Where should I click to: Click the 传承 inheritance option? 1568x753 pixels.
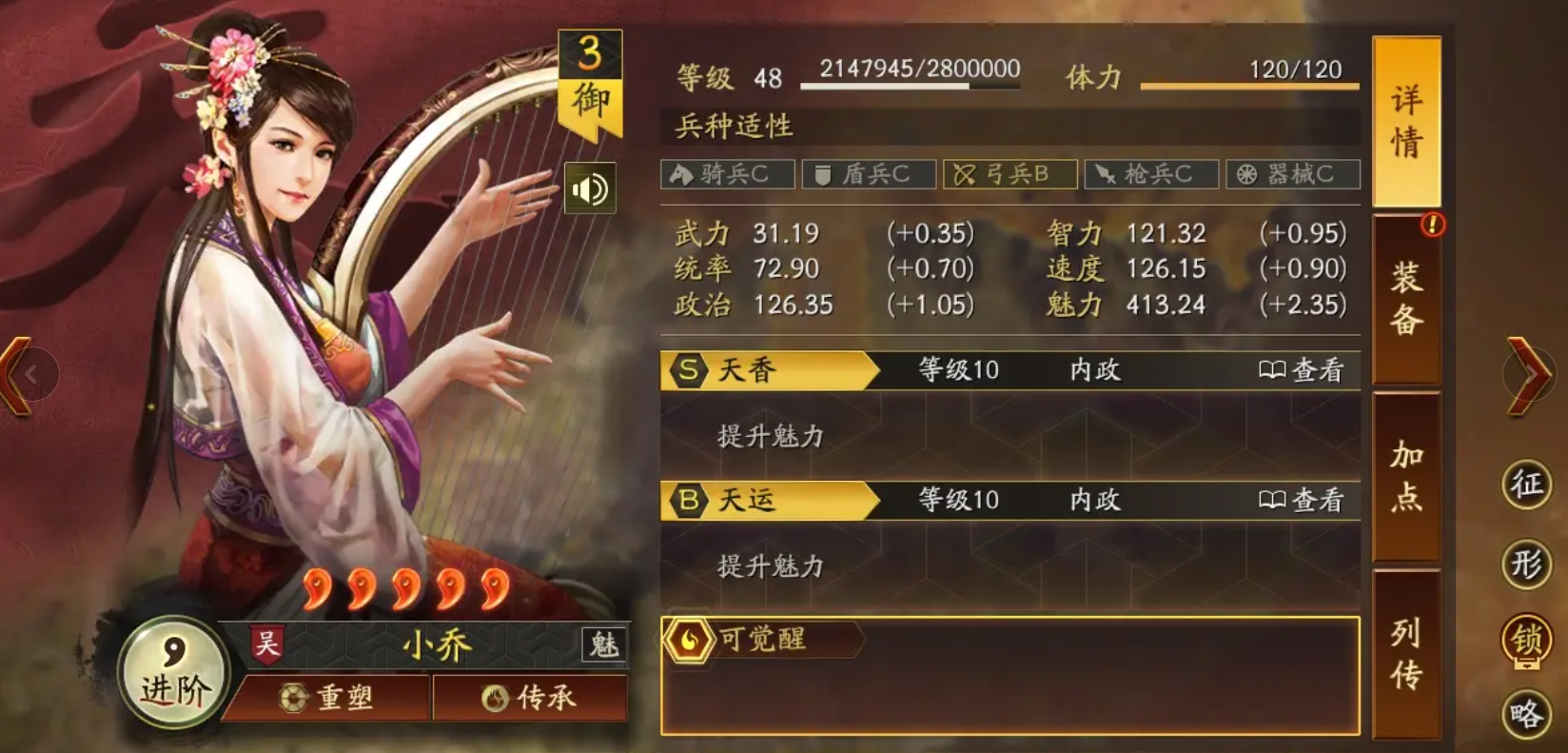point(530,699)
